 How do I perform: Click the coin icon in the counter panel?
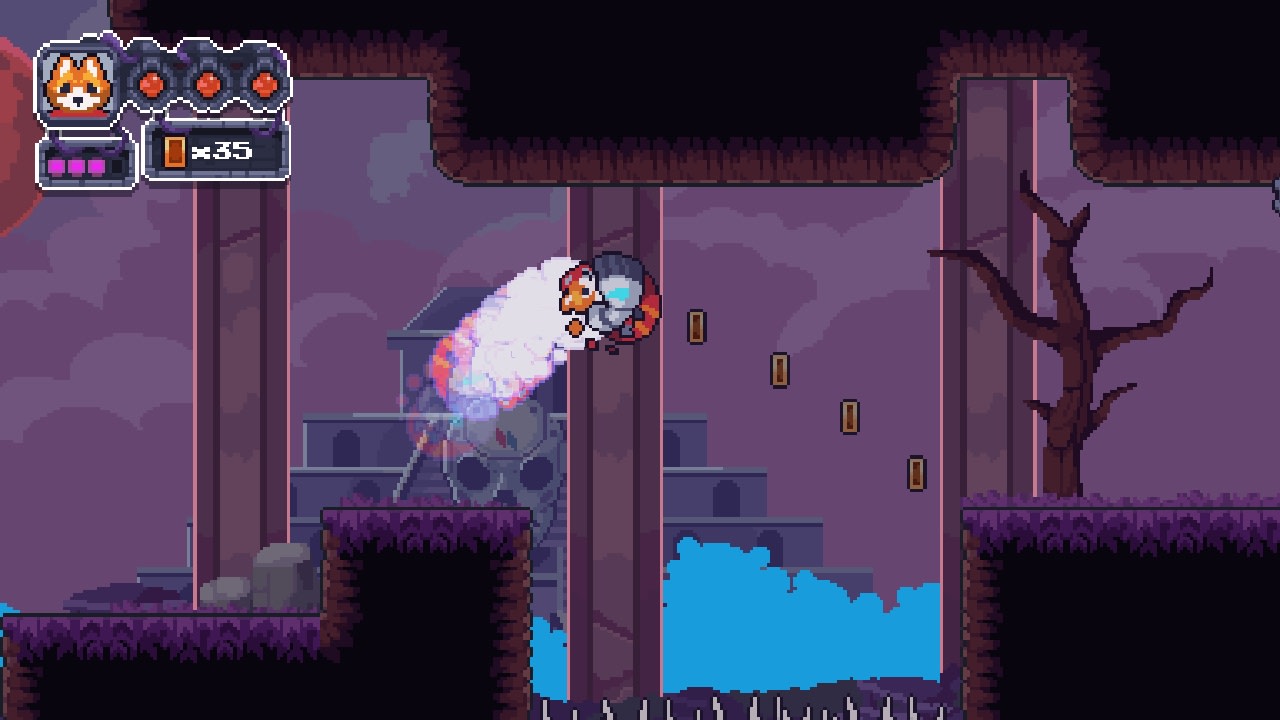[x=176, y=149]
